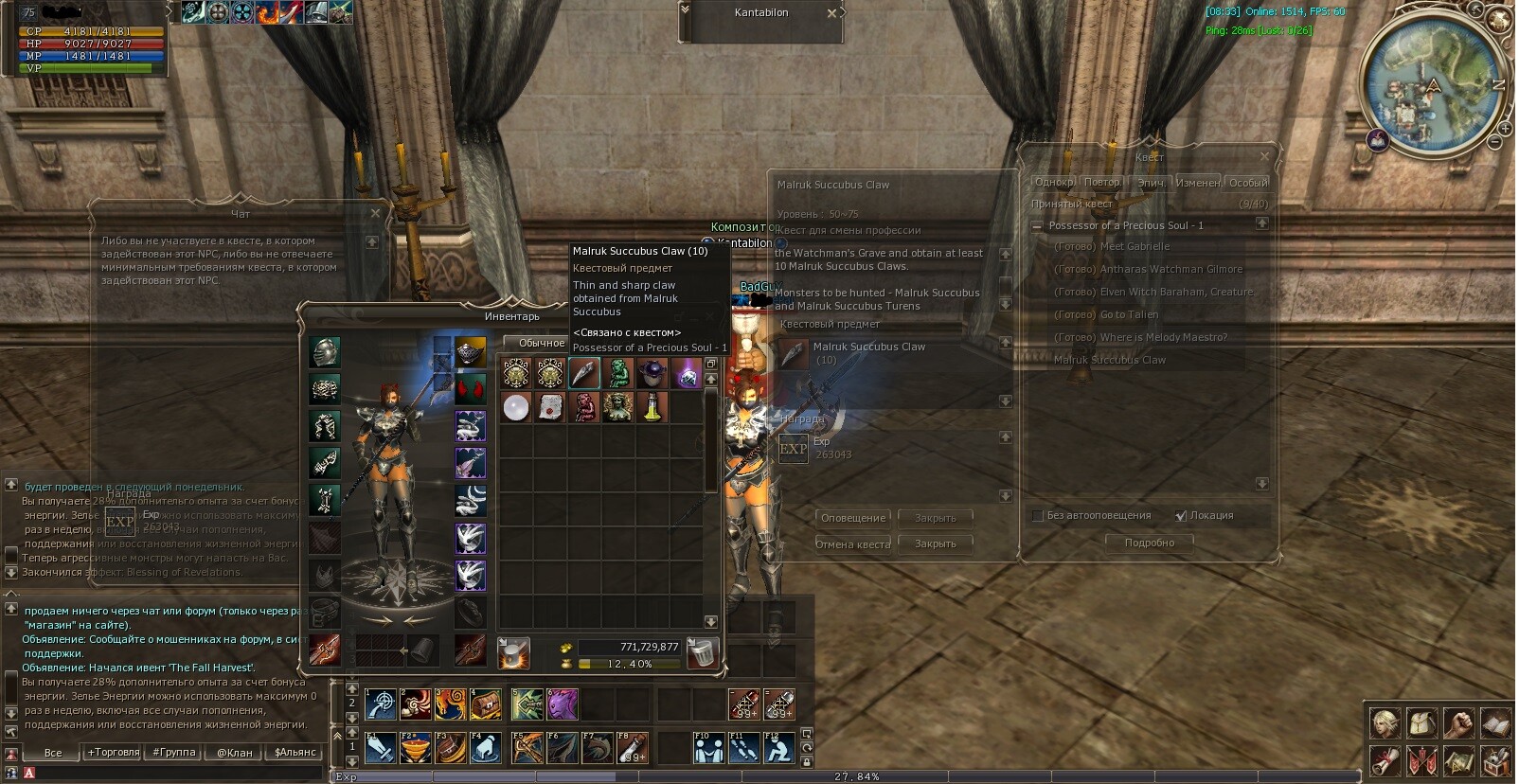1519x784 pixels.
Task: Open the @Клан chat tab
Action: [x=235, y=753]
